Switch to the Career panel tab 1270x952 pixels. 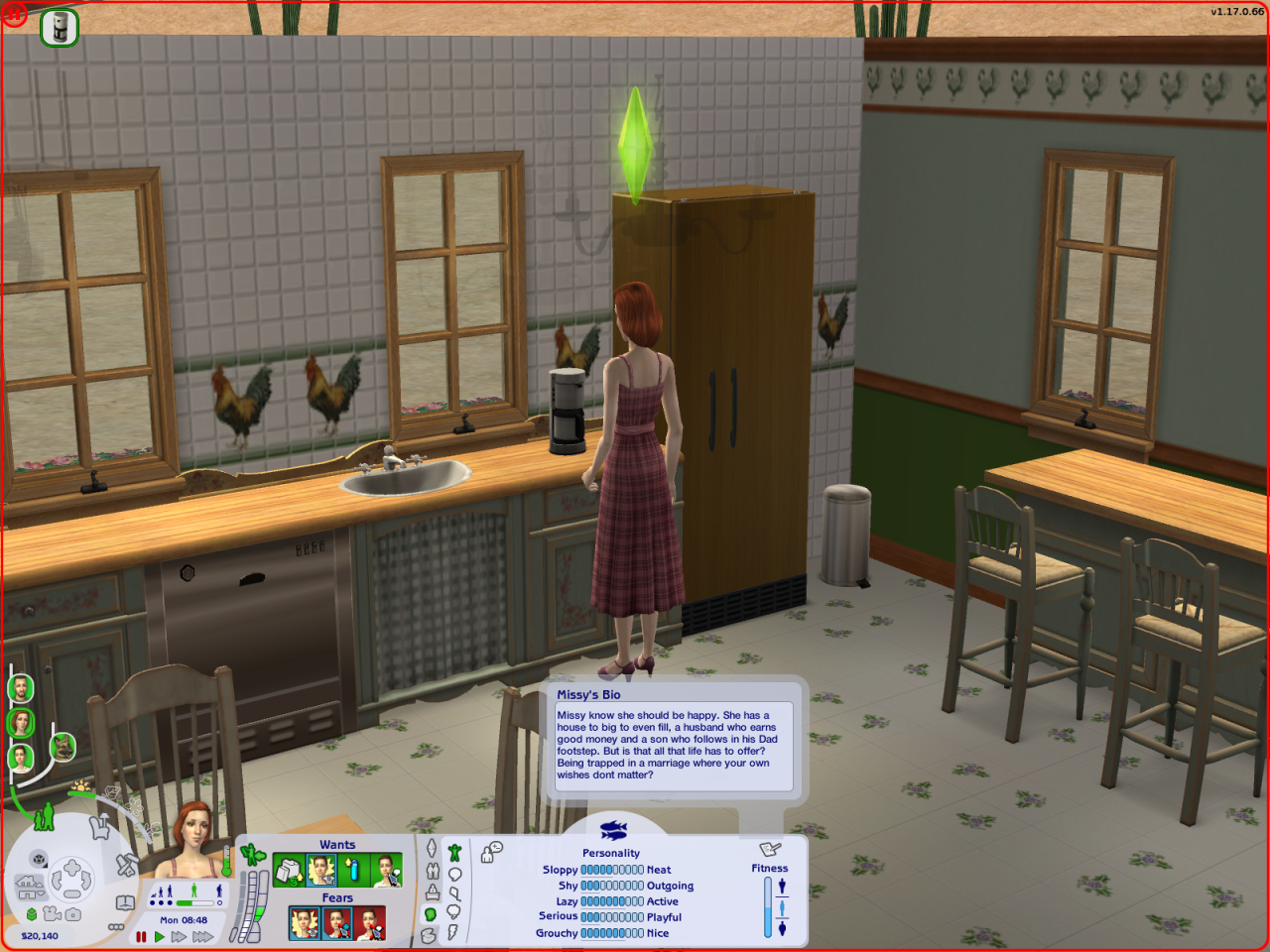(x=432, y=892)
